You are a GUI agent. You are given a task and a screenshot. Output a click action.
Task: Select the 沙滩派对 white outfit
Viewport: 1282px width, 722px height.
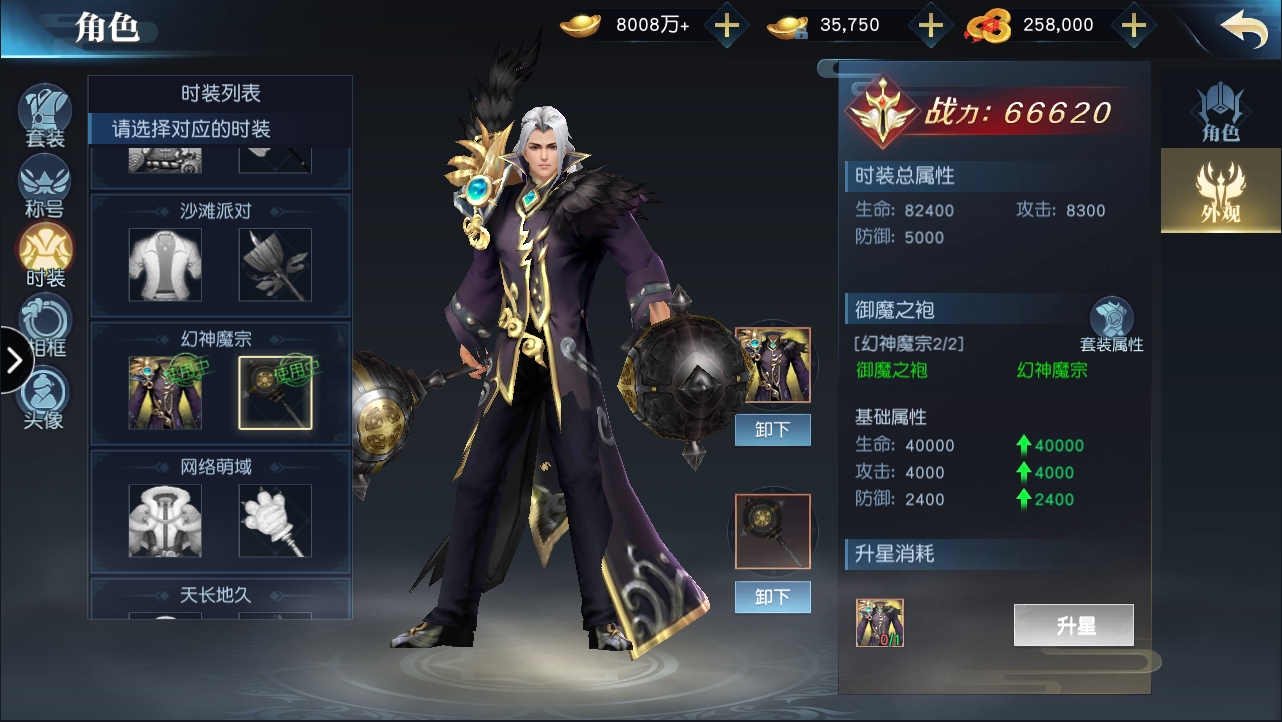pos(165,265)
